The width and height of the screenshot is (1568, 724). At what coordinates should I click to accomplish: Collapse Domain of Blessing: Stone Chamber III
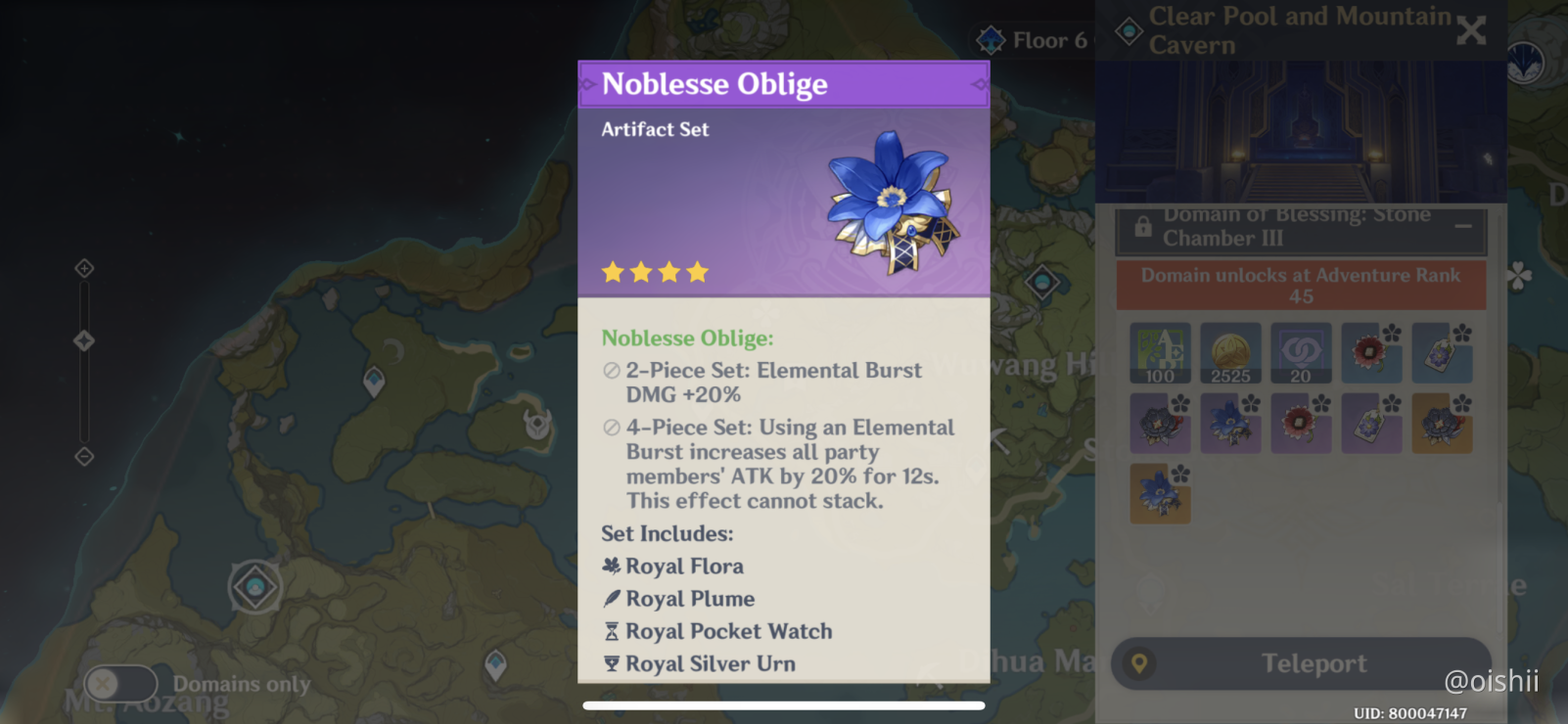tap(1463, 227)
